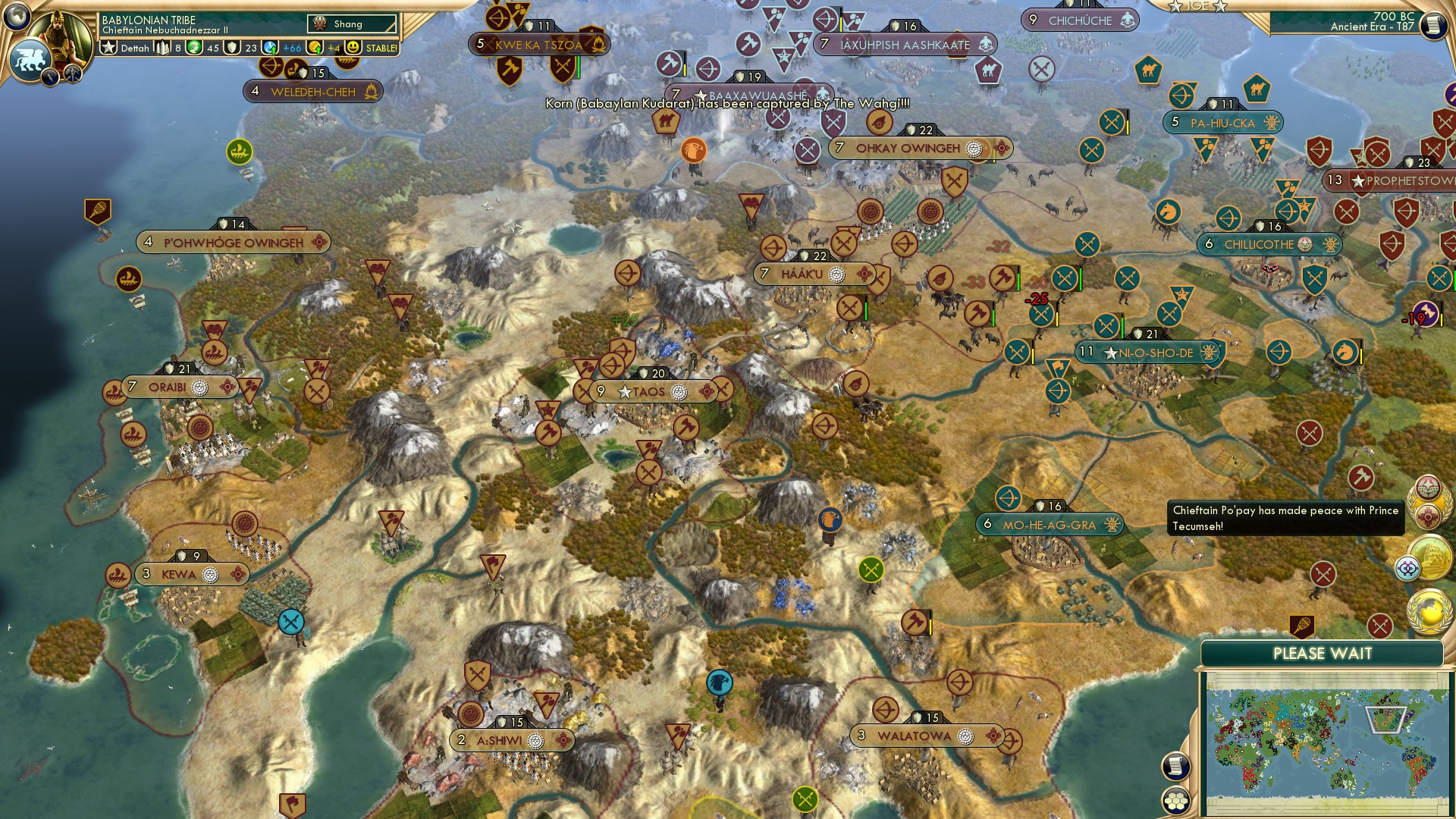Click the golden wonder notification icon
The width and height of the screenshot is (1456, 819).
pos(1432,556)
